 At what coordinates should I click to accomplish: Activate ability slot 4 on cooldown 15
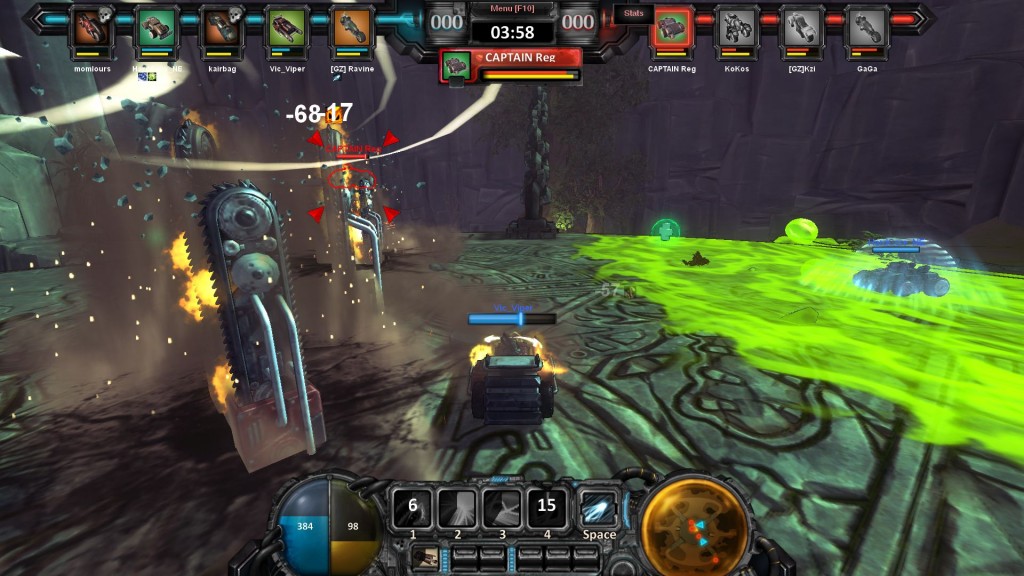click(547, 507)
